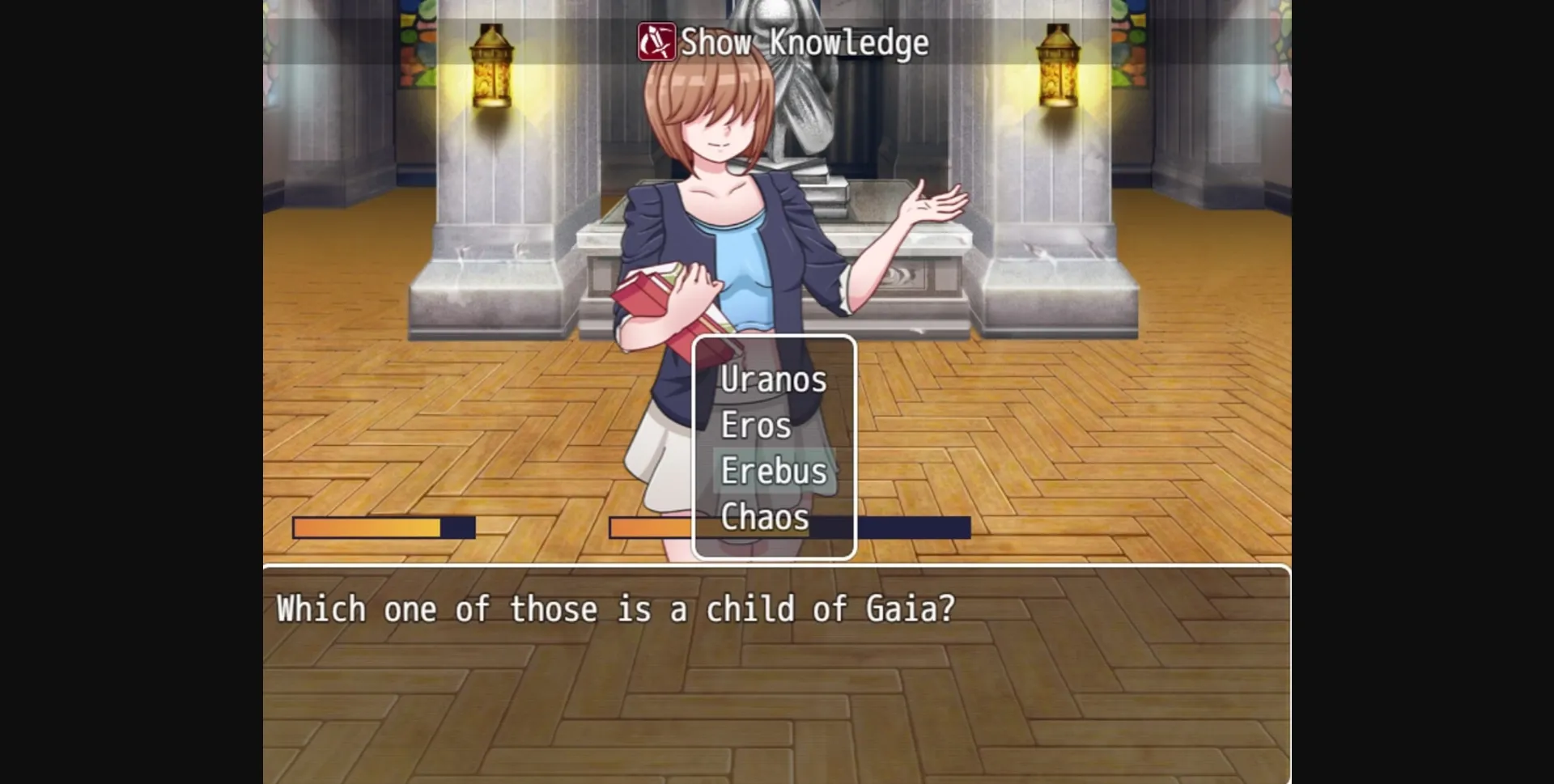The height and width of the screenshot is (784, 1554).
Task: Switch focus to the dialogue box
Action: coord(777,672)
